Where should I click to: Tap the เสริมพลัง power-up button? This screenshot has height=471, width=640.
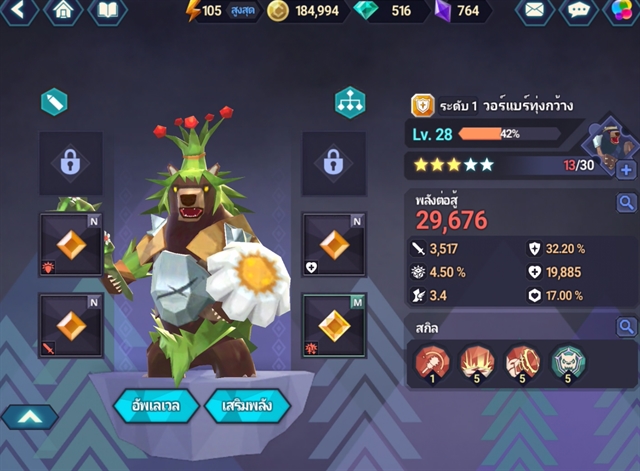tap(247, 405)
